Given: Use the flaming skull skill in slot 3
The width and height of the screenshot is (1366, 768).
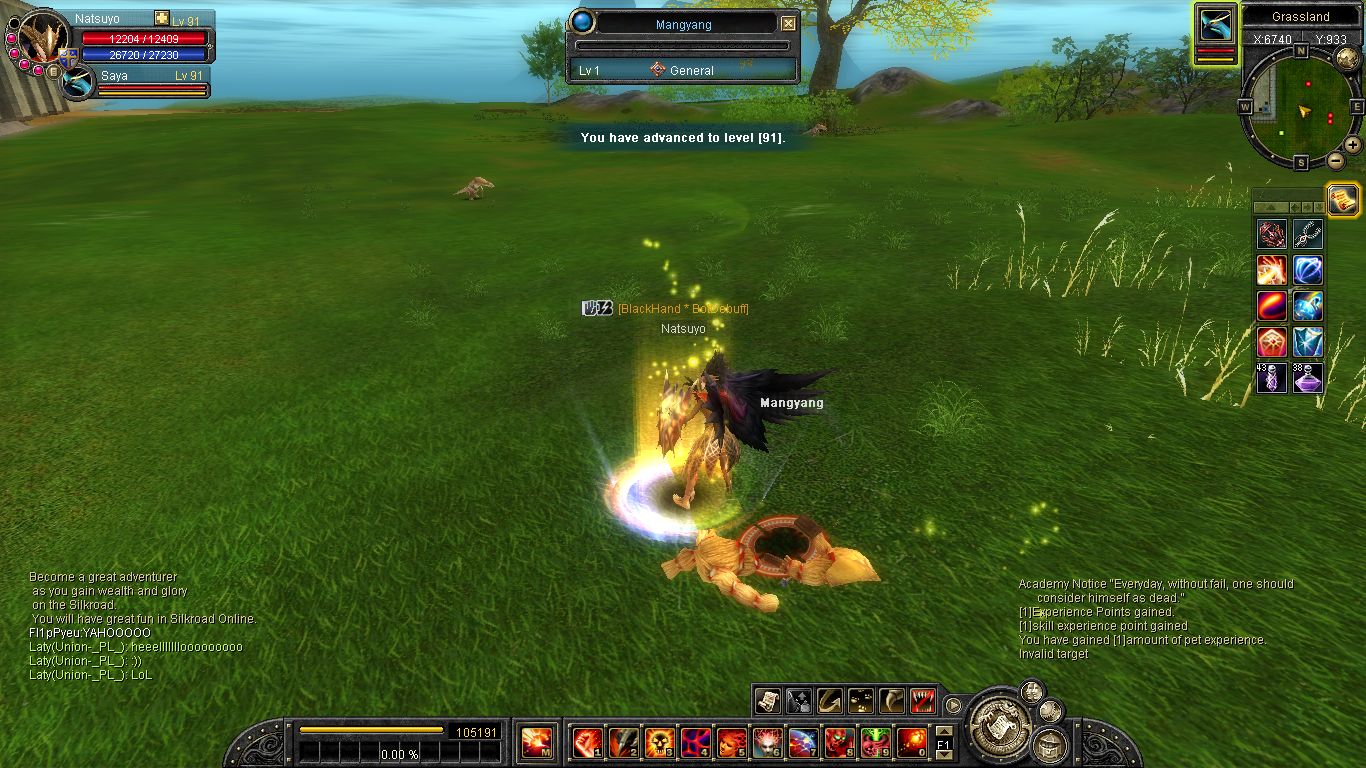Looking at the screenshot, I should 659,742.
